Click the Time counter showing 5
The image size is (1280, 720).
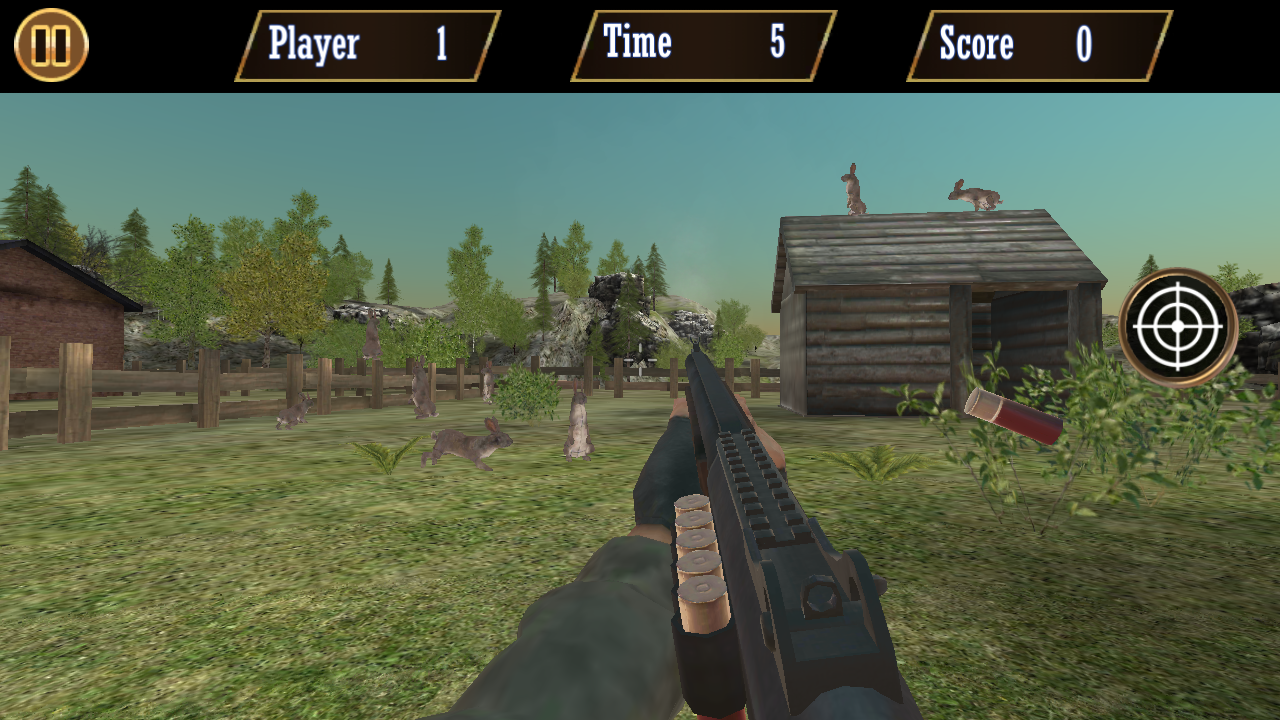point(700,45)
